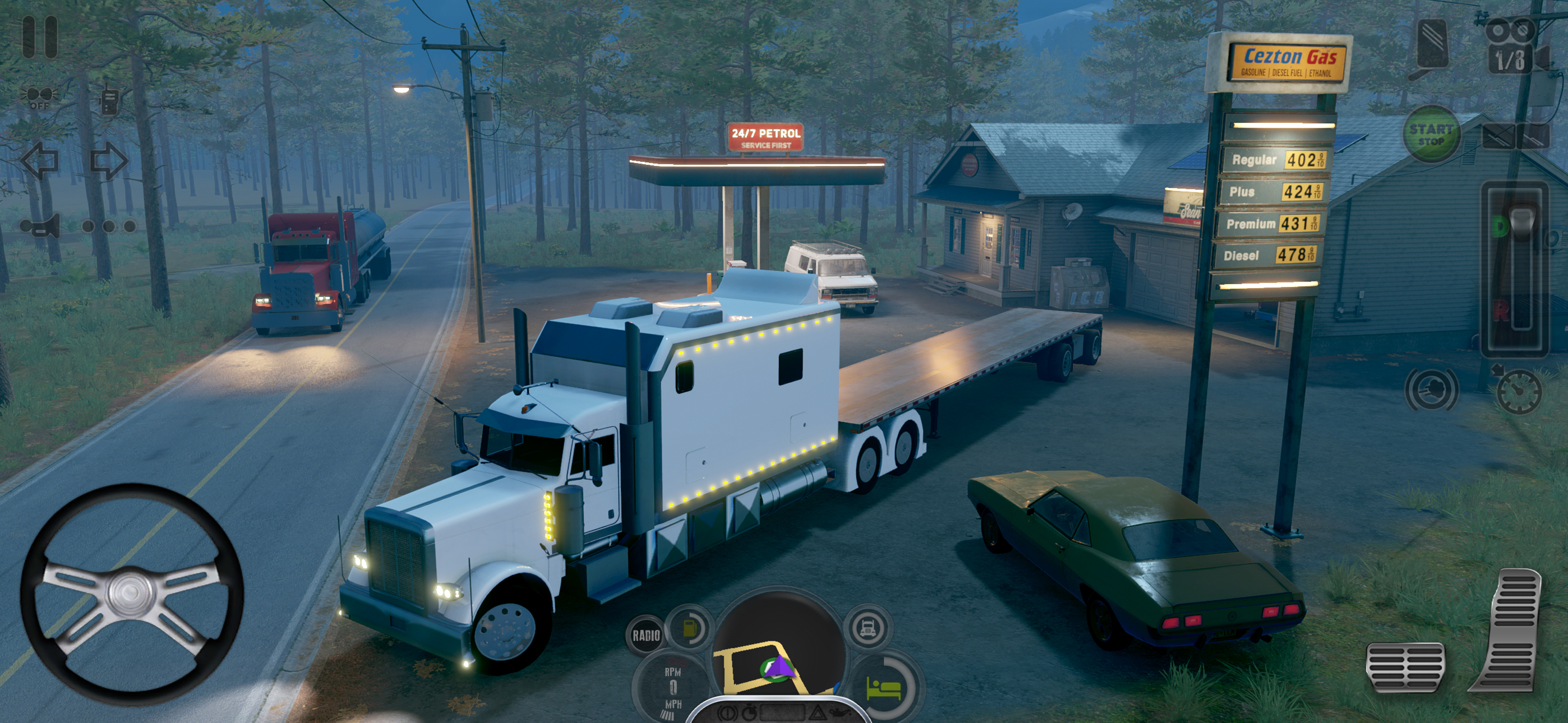Click the bed sleep icon
Viewport: 1568px width, 723px height.
(884, 689)
